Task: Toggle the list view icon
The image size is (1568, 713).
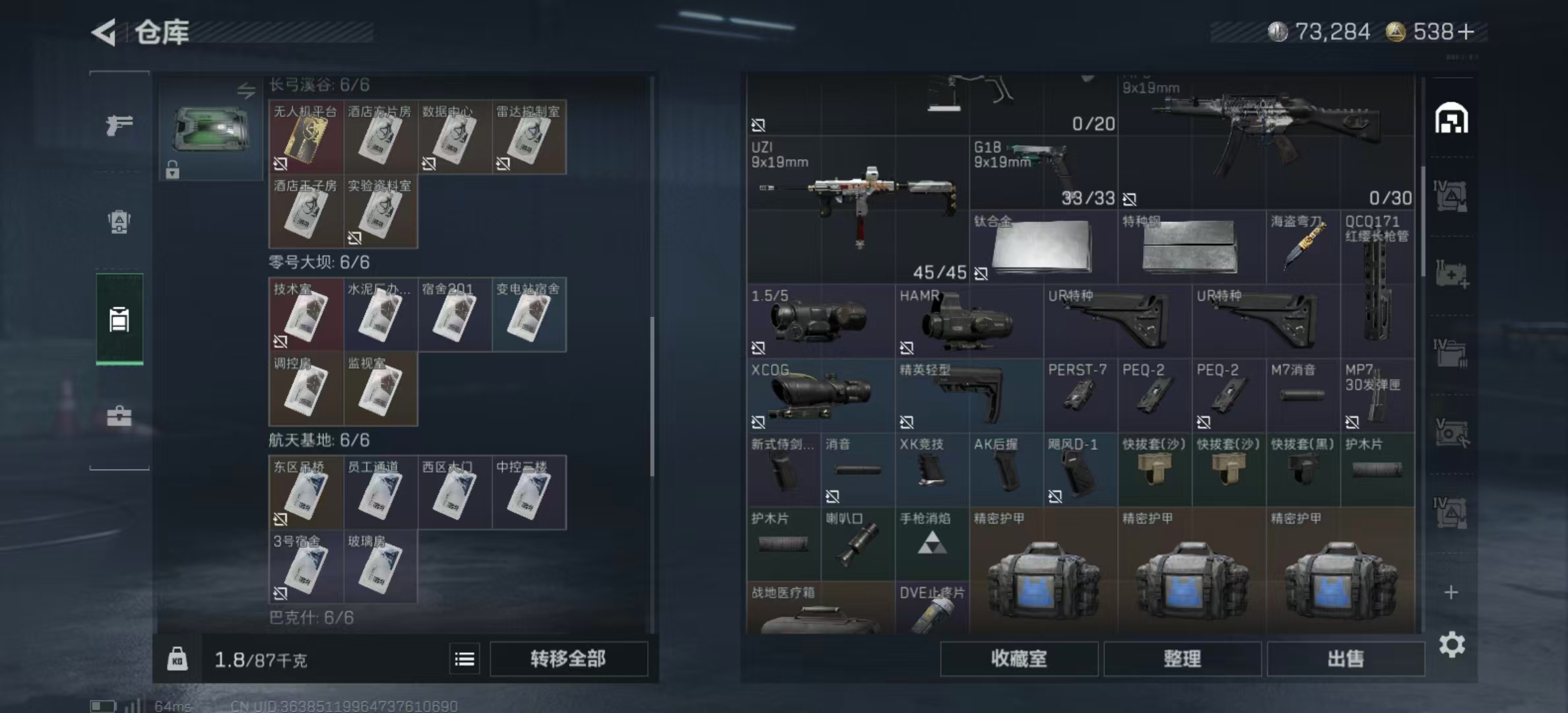Action: 465,658
